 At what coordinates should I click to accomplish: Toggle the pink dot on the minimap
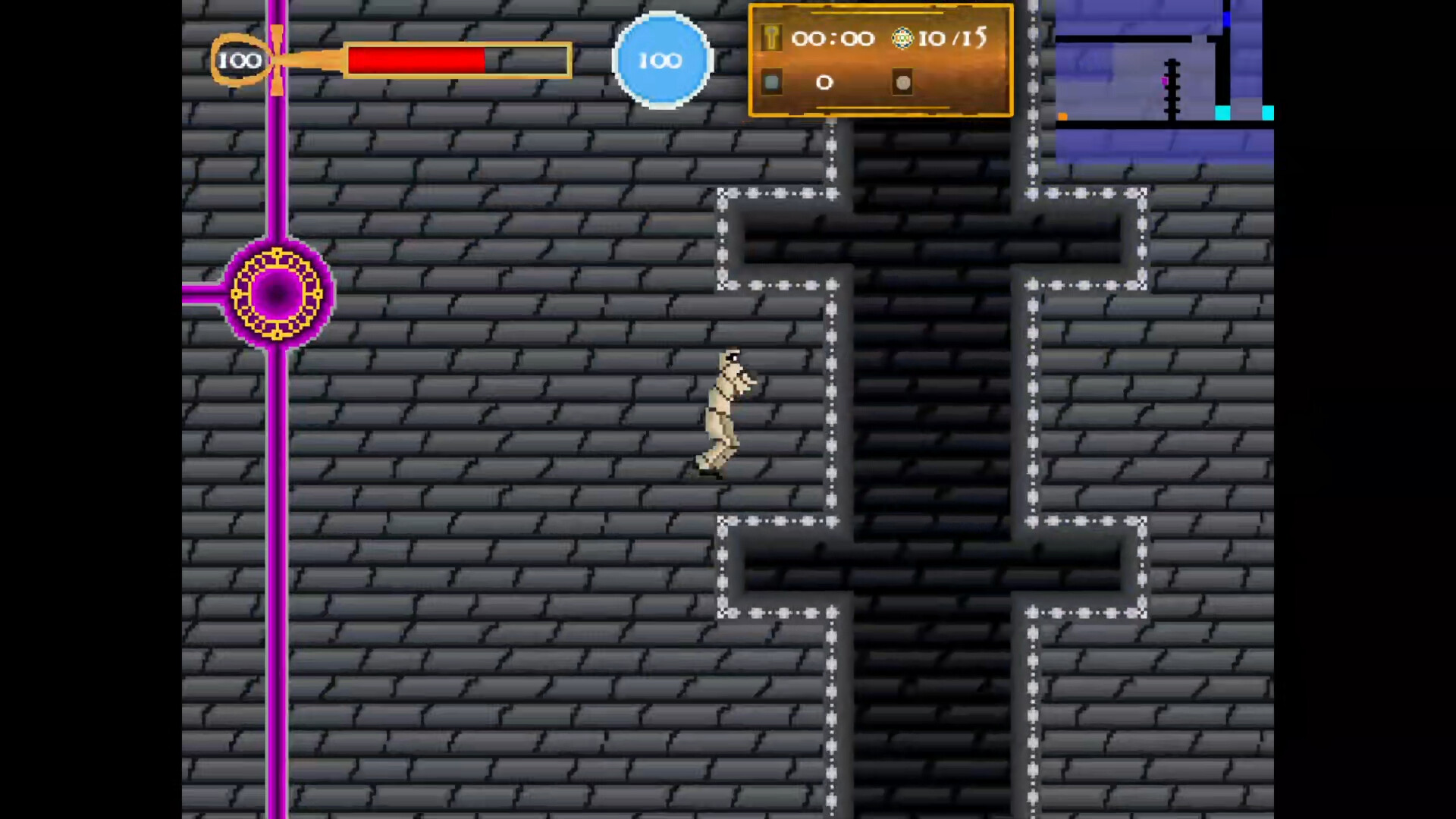pyautogui.click(x=1165, y=80)
